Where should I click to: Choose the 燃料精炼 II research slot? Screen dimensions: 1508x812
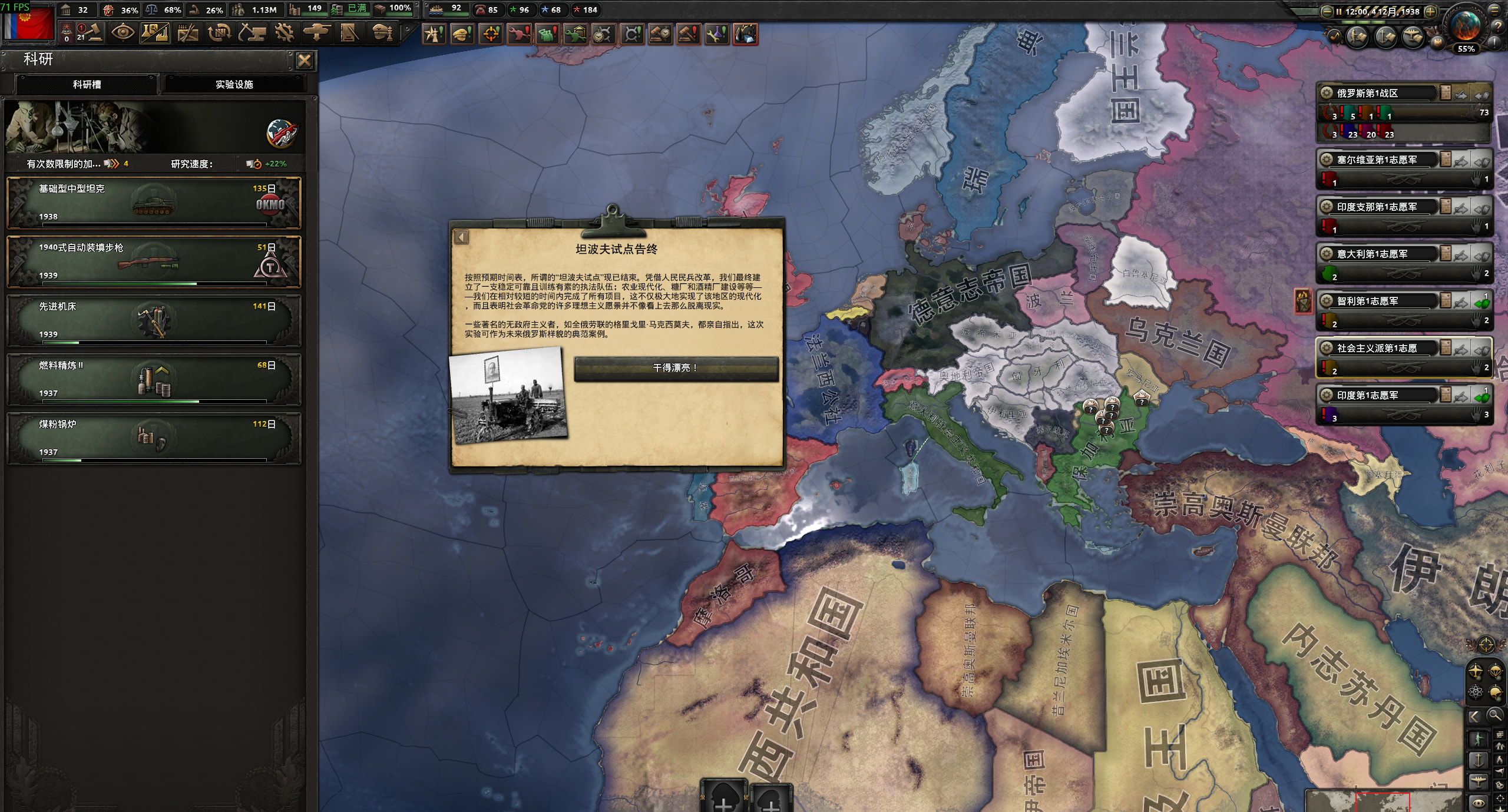[x=154, y=379]
